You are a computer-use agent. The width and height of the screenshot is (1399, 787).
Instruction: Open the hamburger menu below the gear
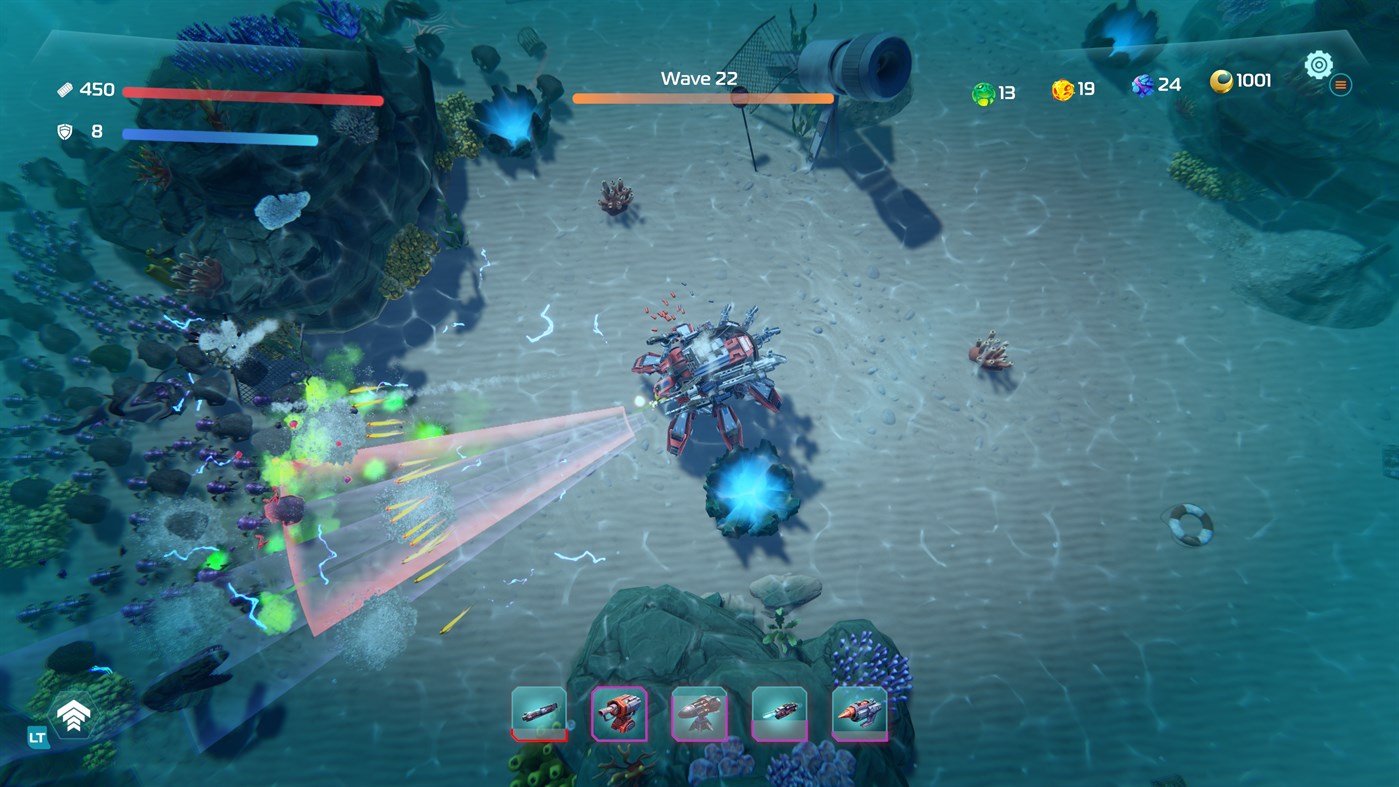click(x=1339, y=84)
